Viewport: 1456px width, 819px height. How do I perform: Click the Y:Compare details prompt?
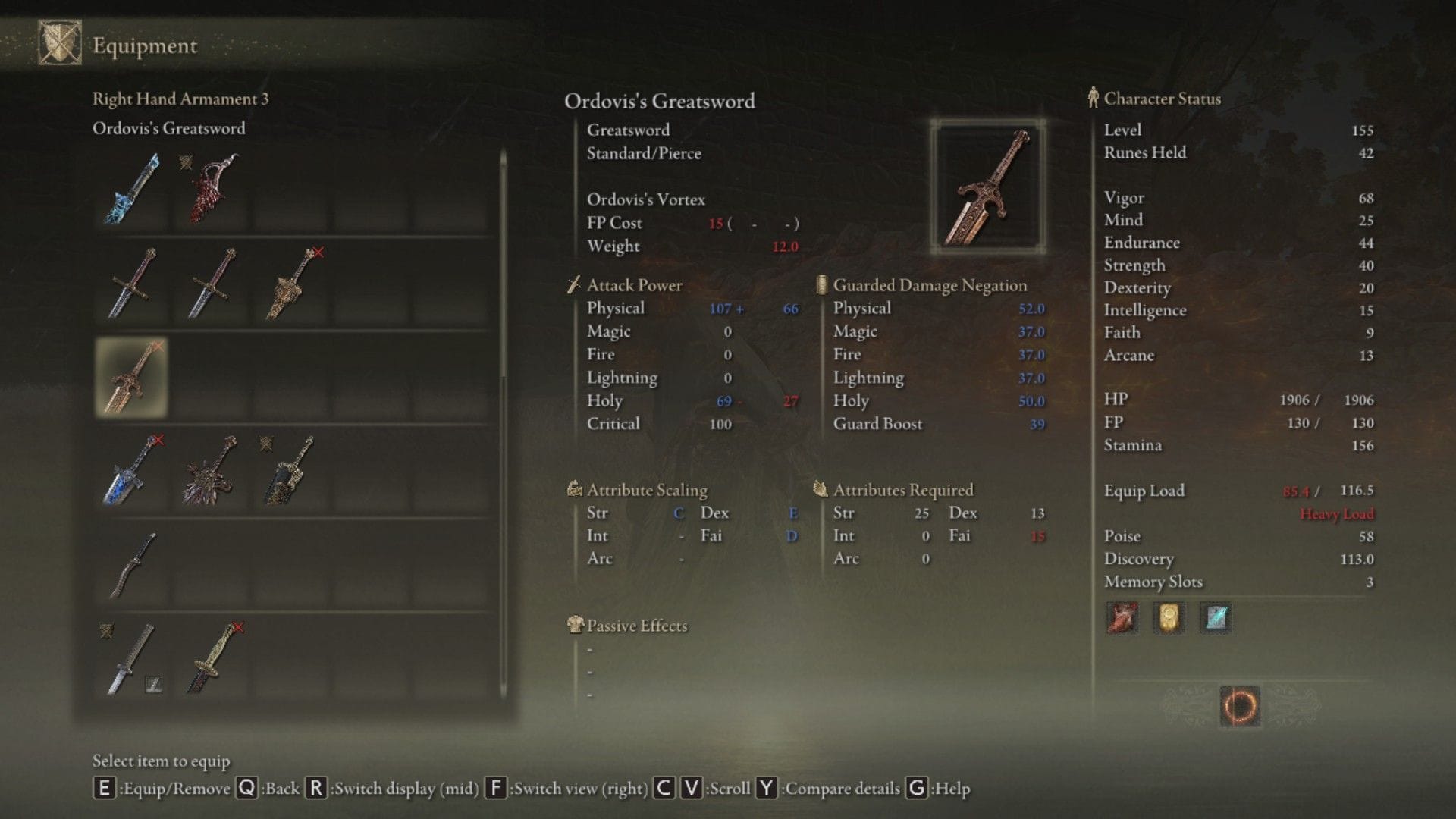click(833, 789)
